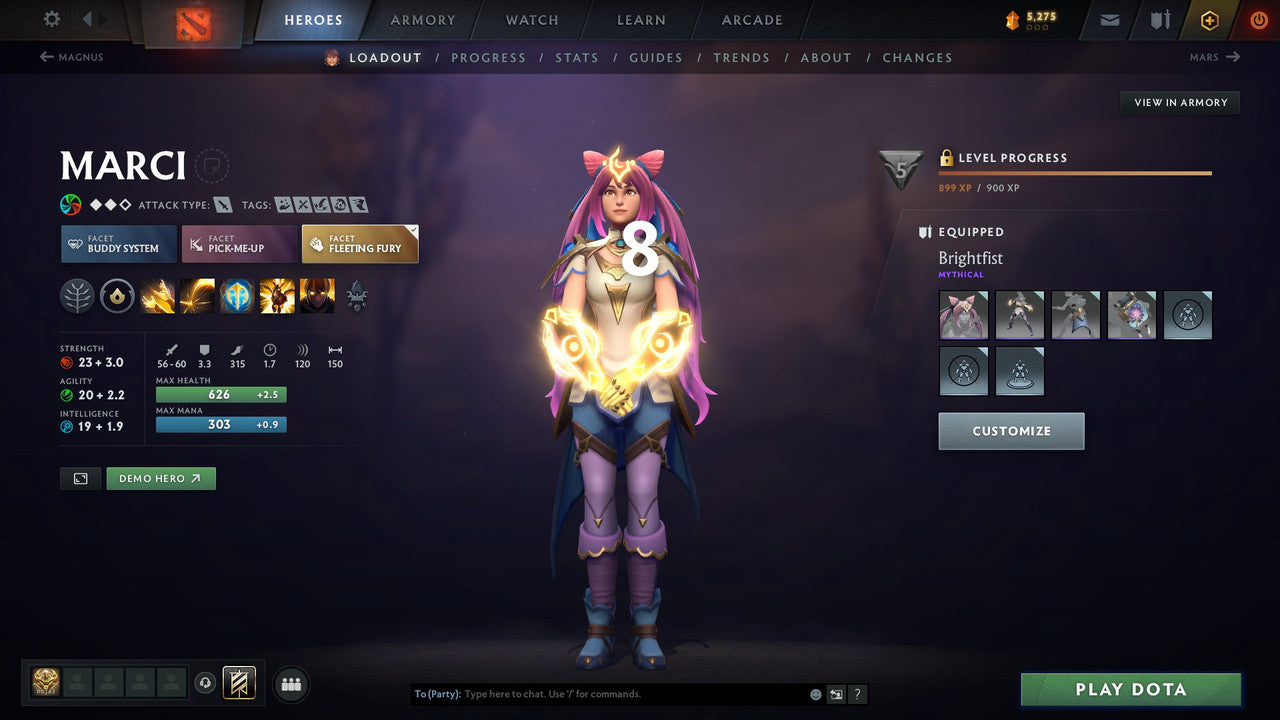The image size is (1280, 720).
Task: Go to previous hero Magnus
Action: pos(71,57)
